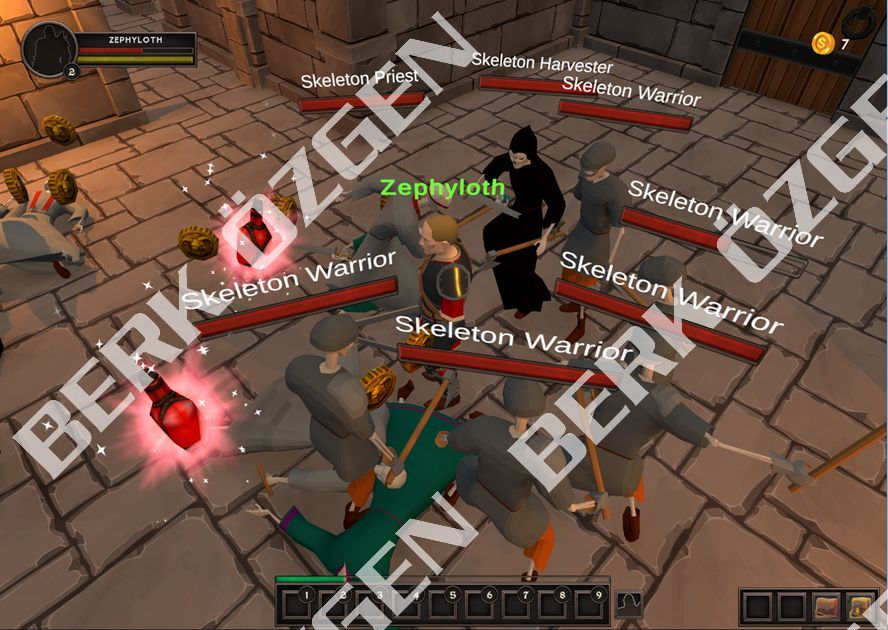Open the brown chest inventory icon
Image resolution: width=888 pixels, height=630 pixels.
pos(826,607)
